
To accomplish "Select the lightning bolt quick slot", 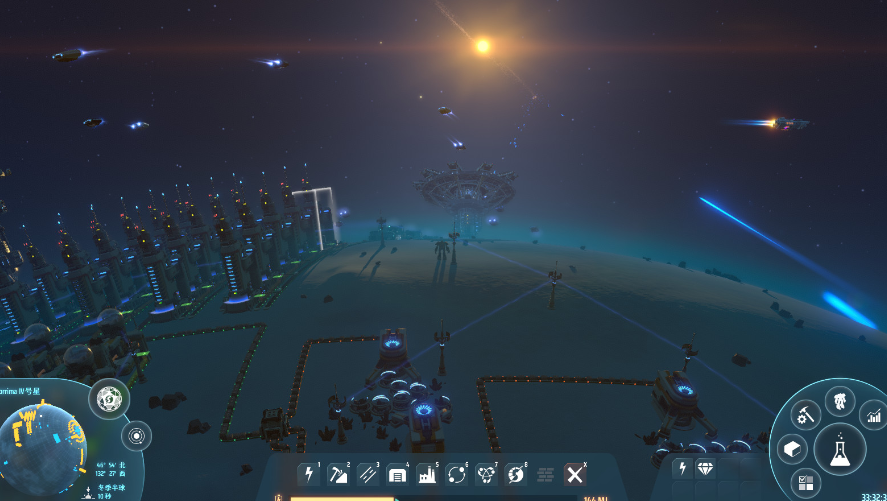I will click(x=683, y=468).
